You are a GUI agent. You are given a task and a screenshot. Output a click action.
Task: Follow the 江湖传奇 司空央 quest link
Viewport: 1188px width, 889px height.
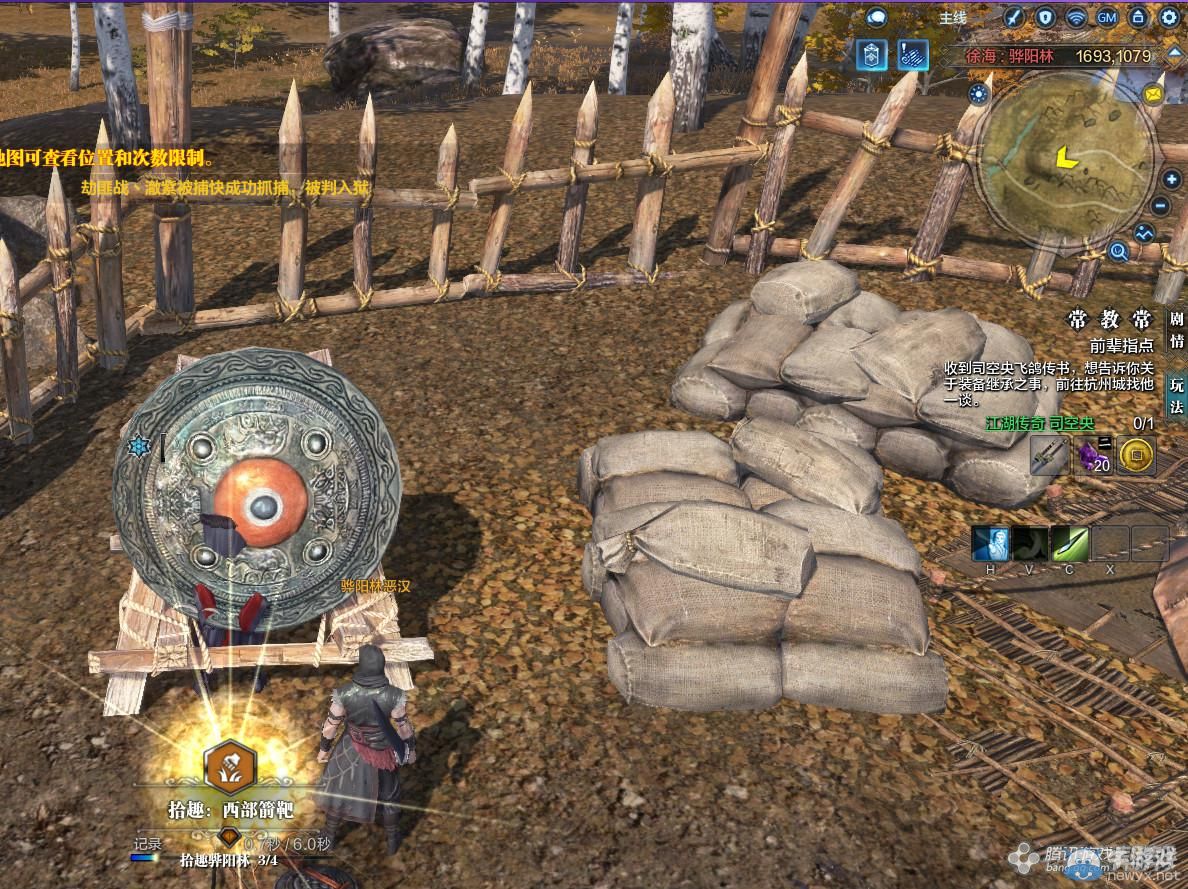coord(1040,424)
